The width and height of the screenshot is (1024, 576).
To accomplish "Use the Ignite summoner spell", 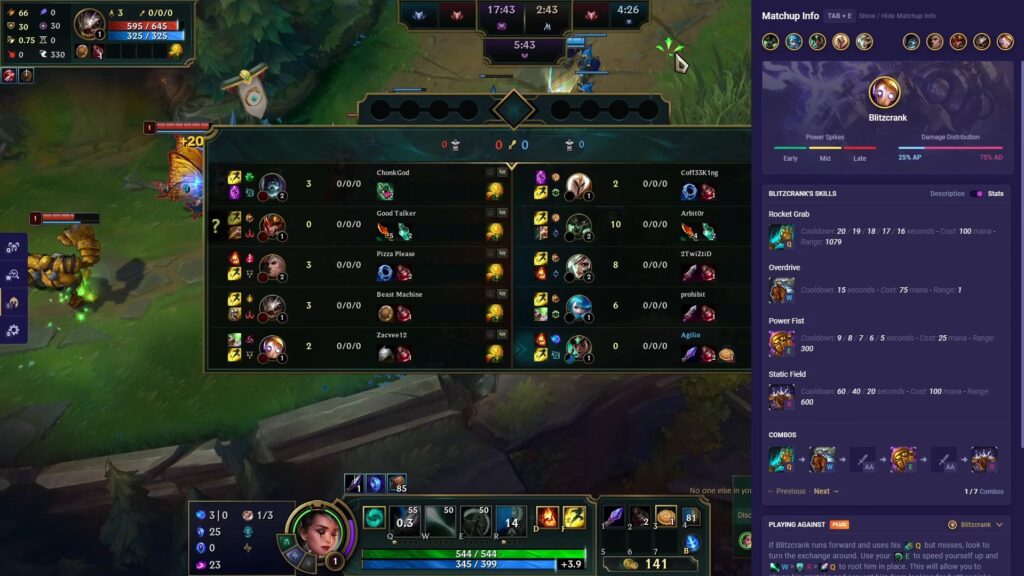I will point(547,518).
